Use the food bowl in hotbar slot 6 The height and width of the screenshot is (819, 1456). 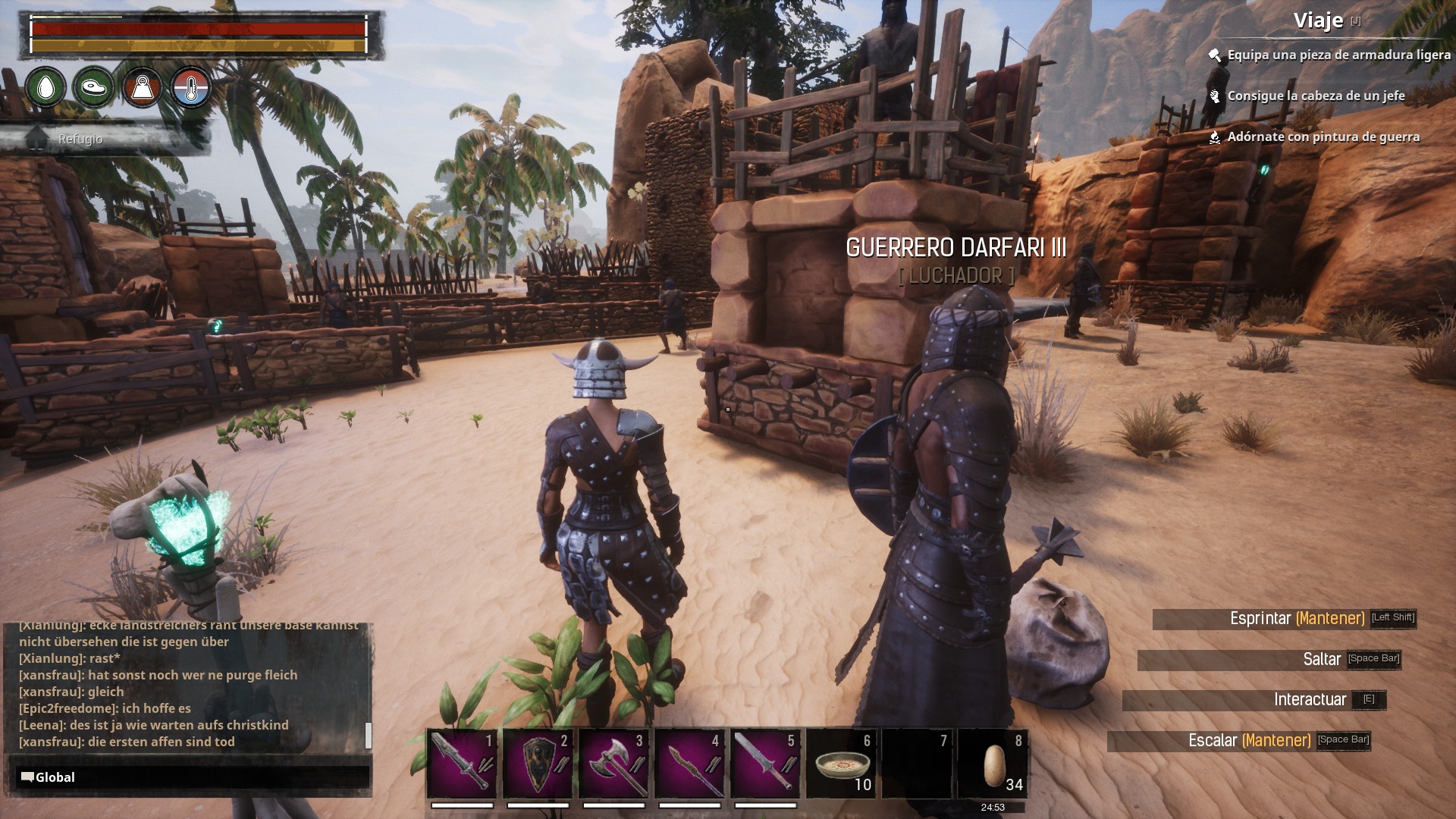pyautogui.click(x=841, y=764)
